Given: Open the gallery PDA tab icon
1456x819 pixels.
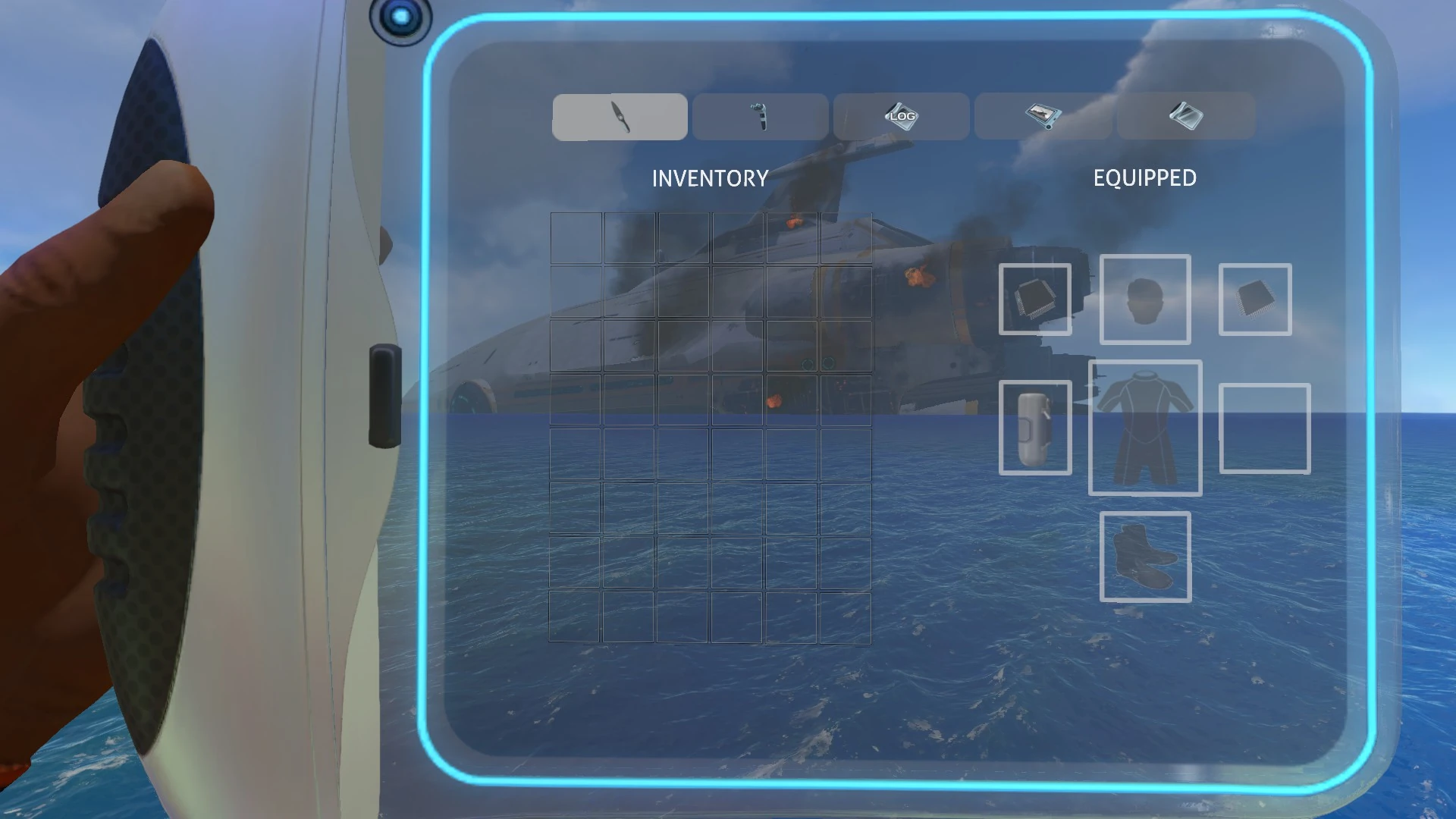Looking at the screenshot, I should (x=1041, y=115).
